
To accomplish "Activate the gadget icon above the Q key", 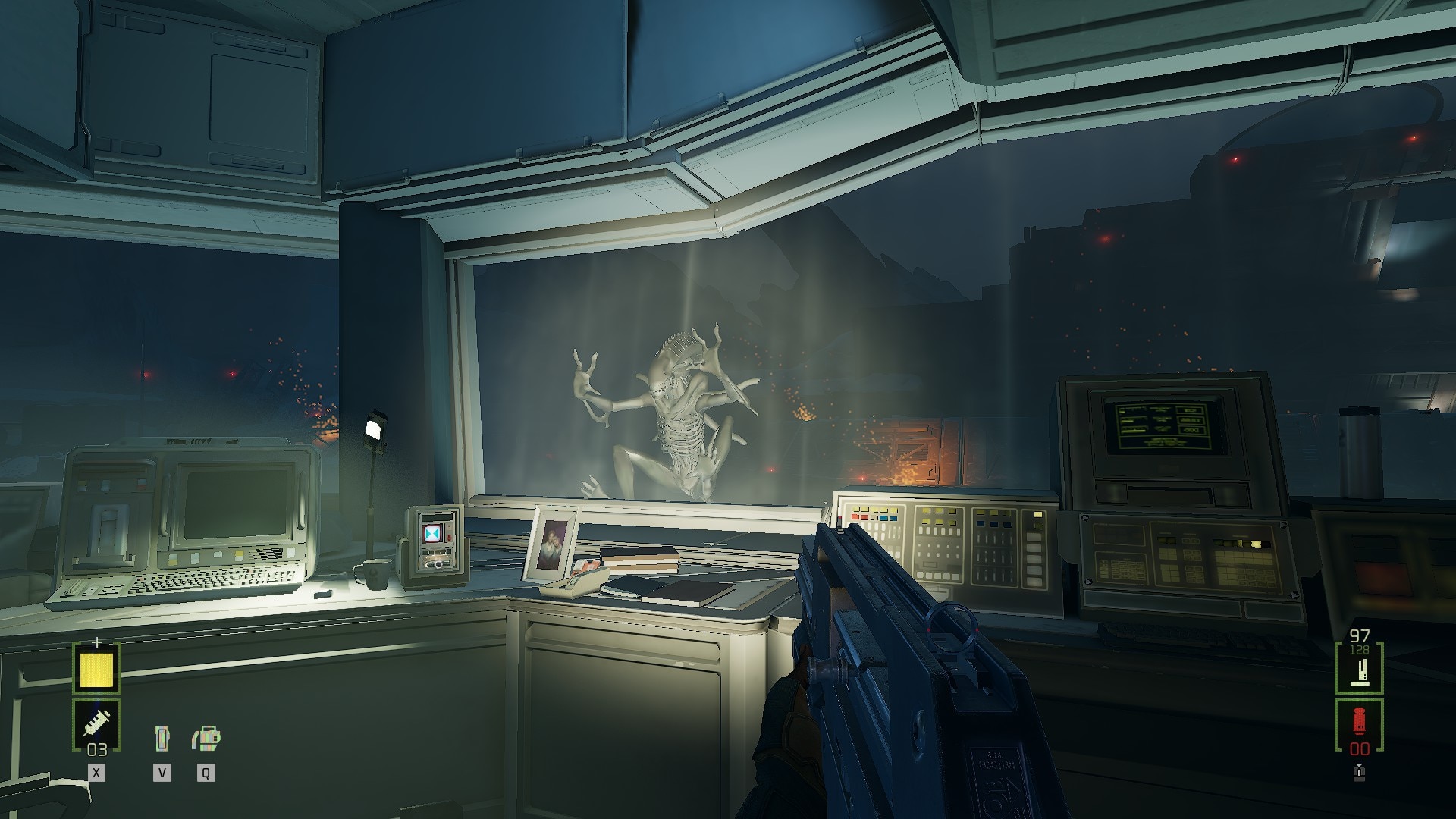I will (206, 738).
